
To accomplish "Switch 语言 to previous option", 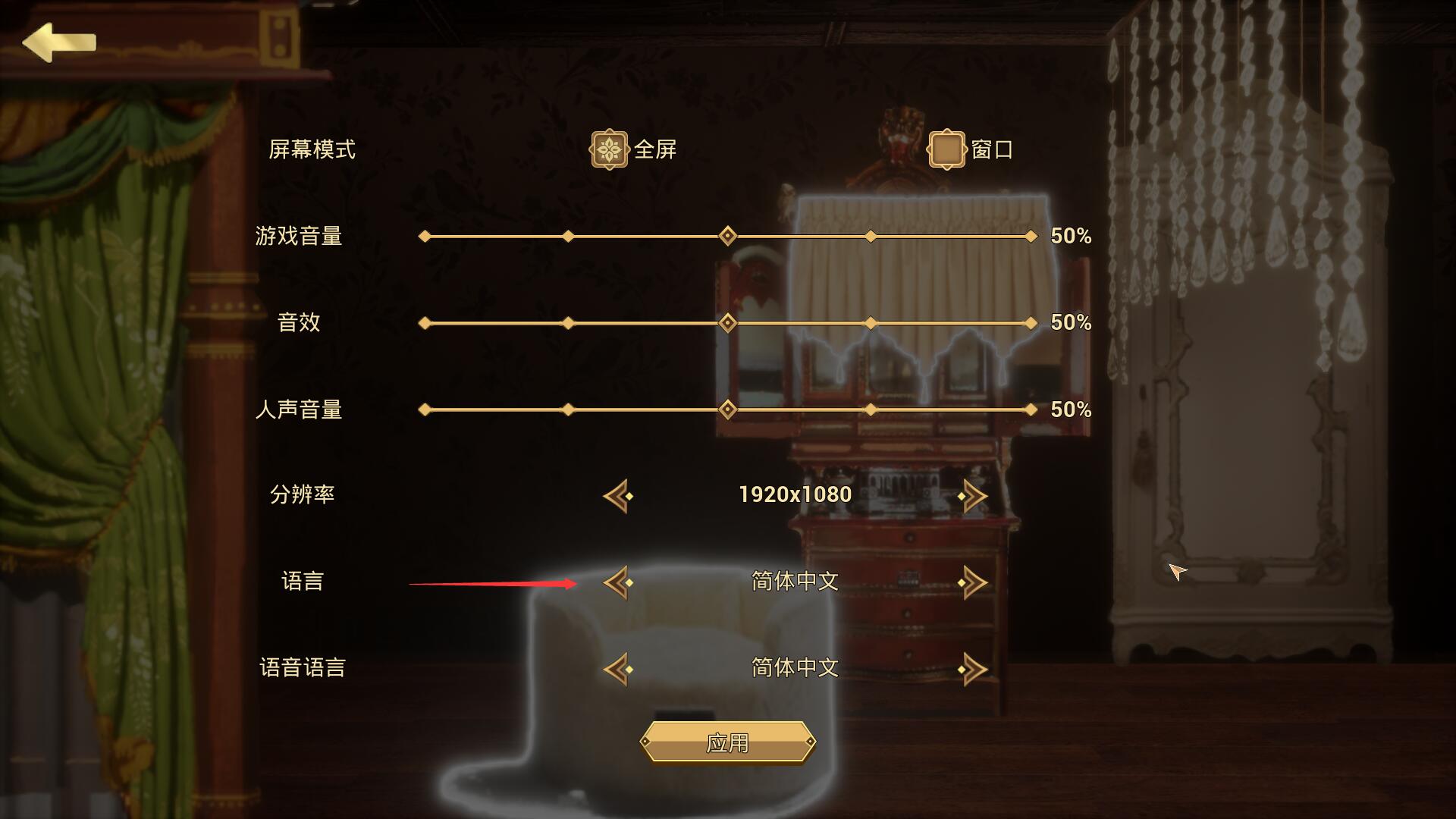I will click(618, 582).
